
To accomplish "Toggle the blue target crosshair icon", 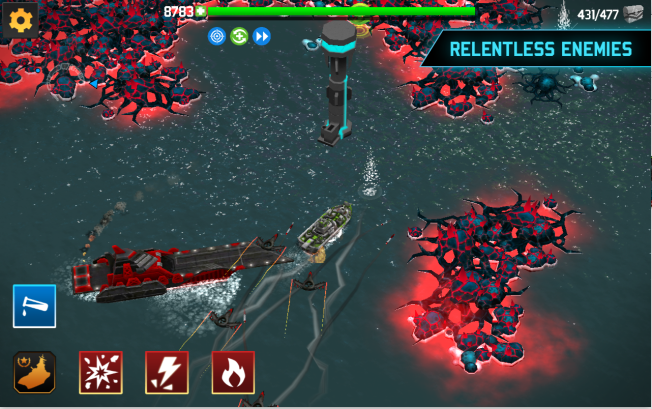I will pyautogui.click(x=217, y=37).
